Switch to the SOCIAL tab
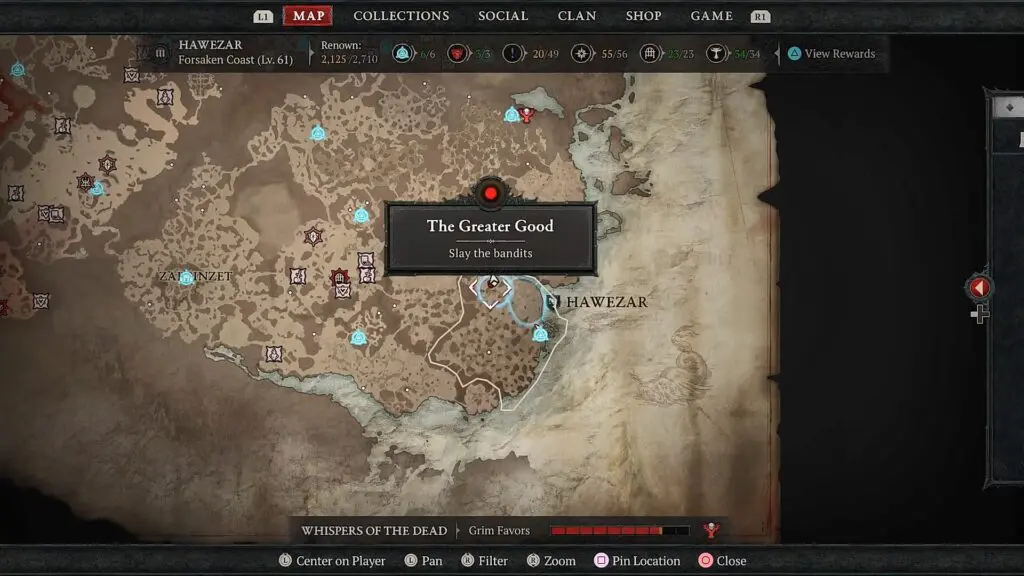1024x576 pixels. click(503, 16)
